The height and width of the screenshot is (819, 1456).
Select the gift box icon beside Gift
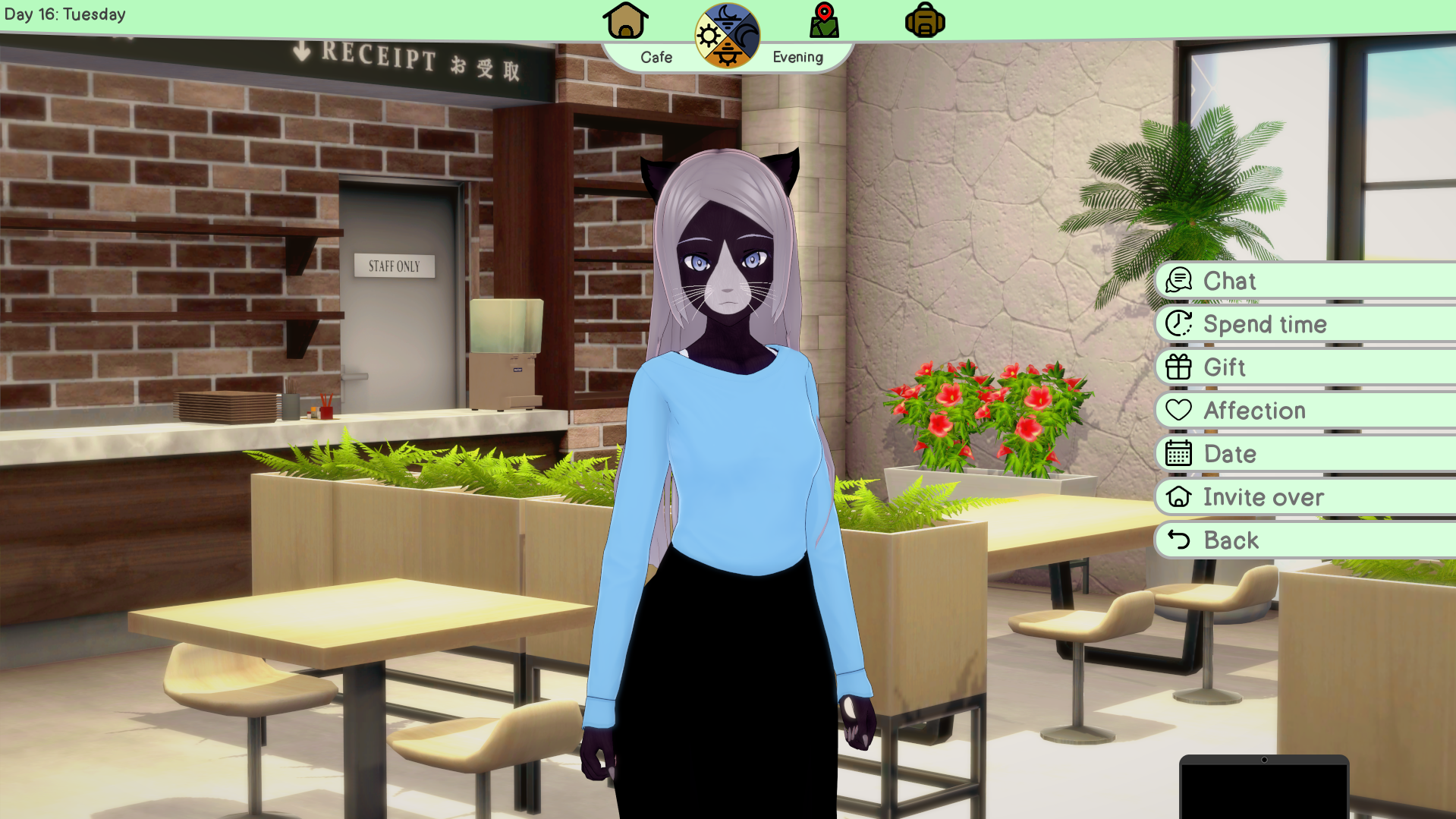1178,367
